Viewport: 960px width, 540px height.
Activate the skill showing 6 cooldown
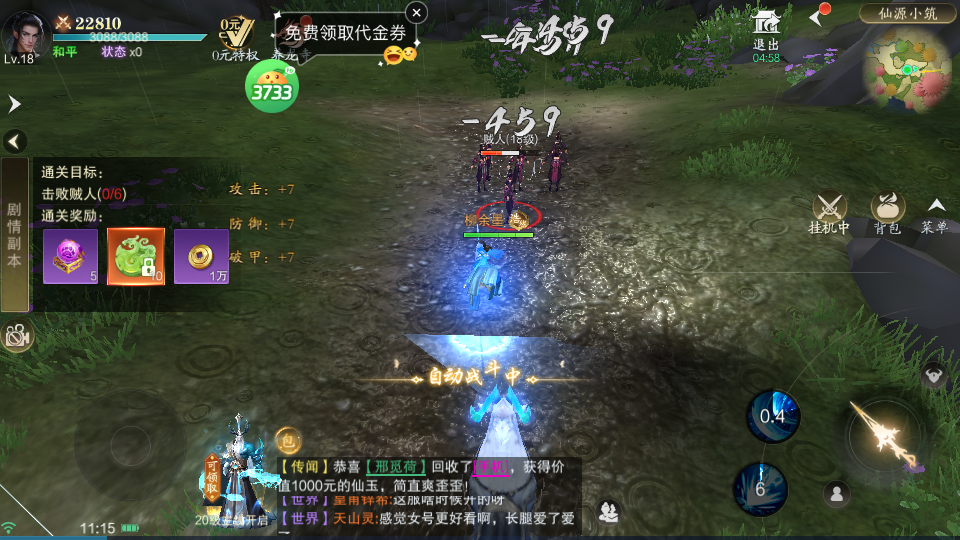(760, 489)
